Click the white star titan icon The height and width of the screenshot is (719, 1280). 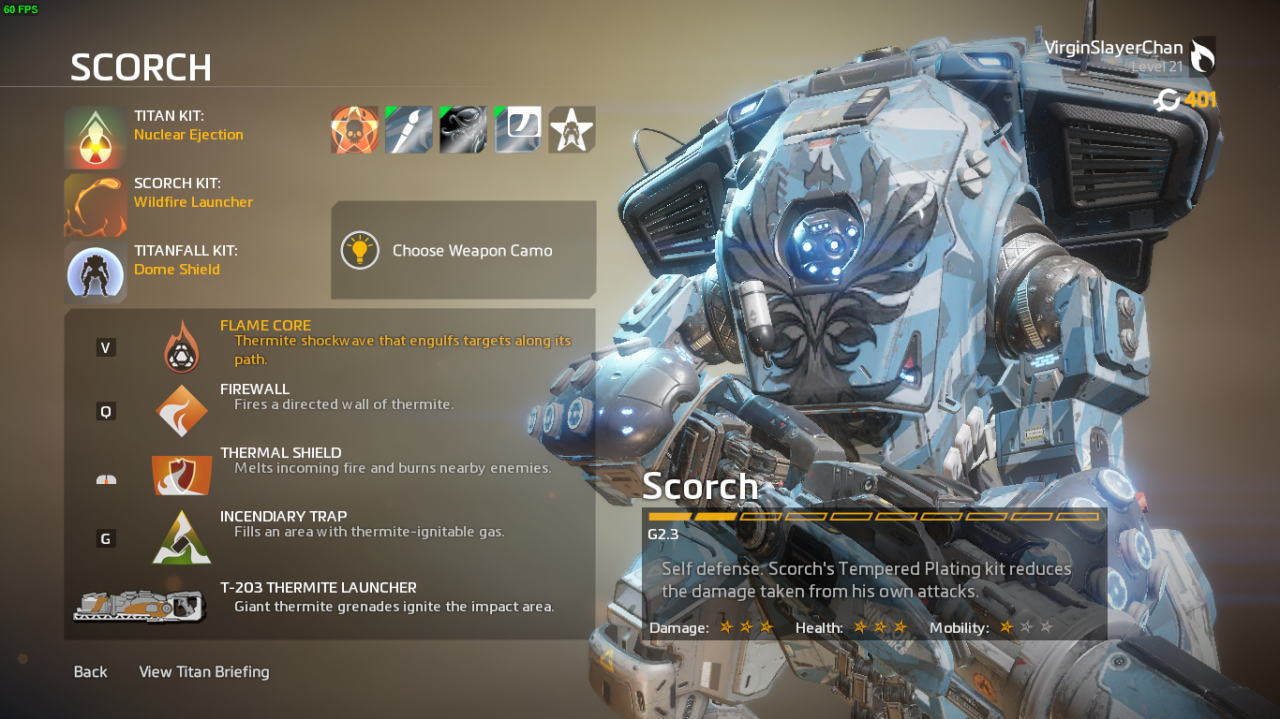(572, 130)
